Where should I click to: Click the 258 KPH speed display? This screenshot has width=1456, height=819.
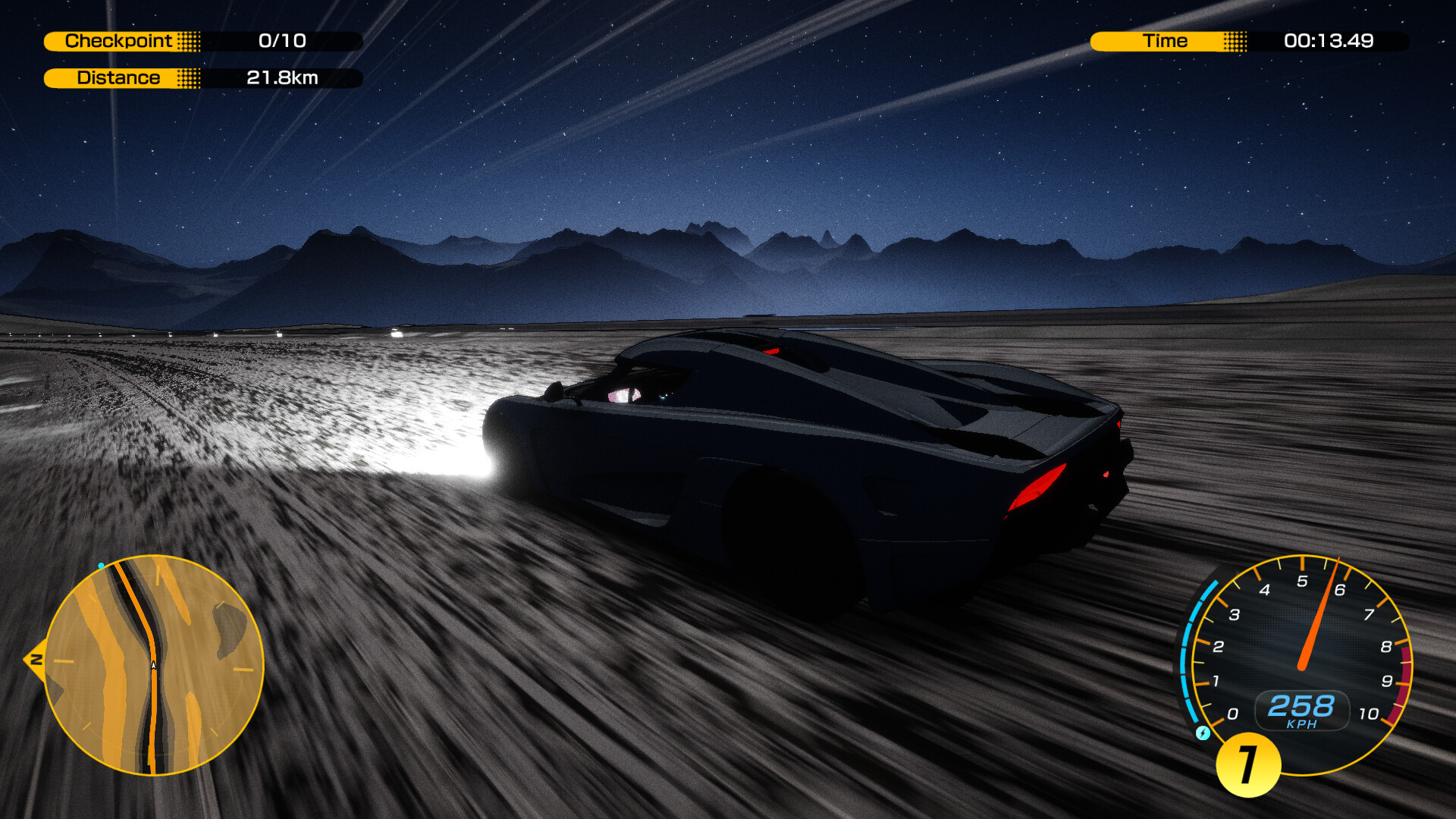[1301, 707]
